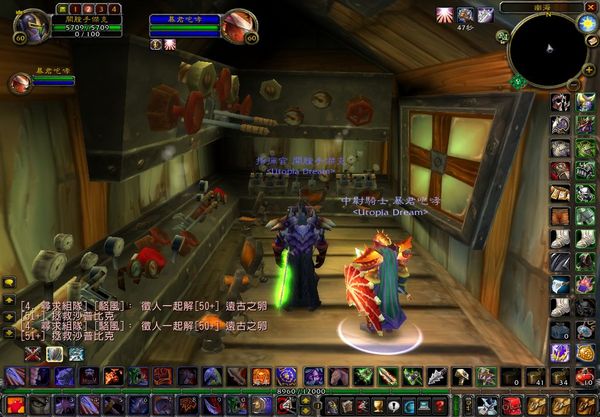Click the green gem button below minimap

(518, 82)
